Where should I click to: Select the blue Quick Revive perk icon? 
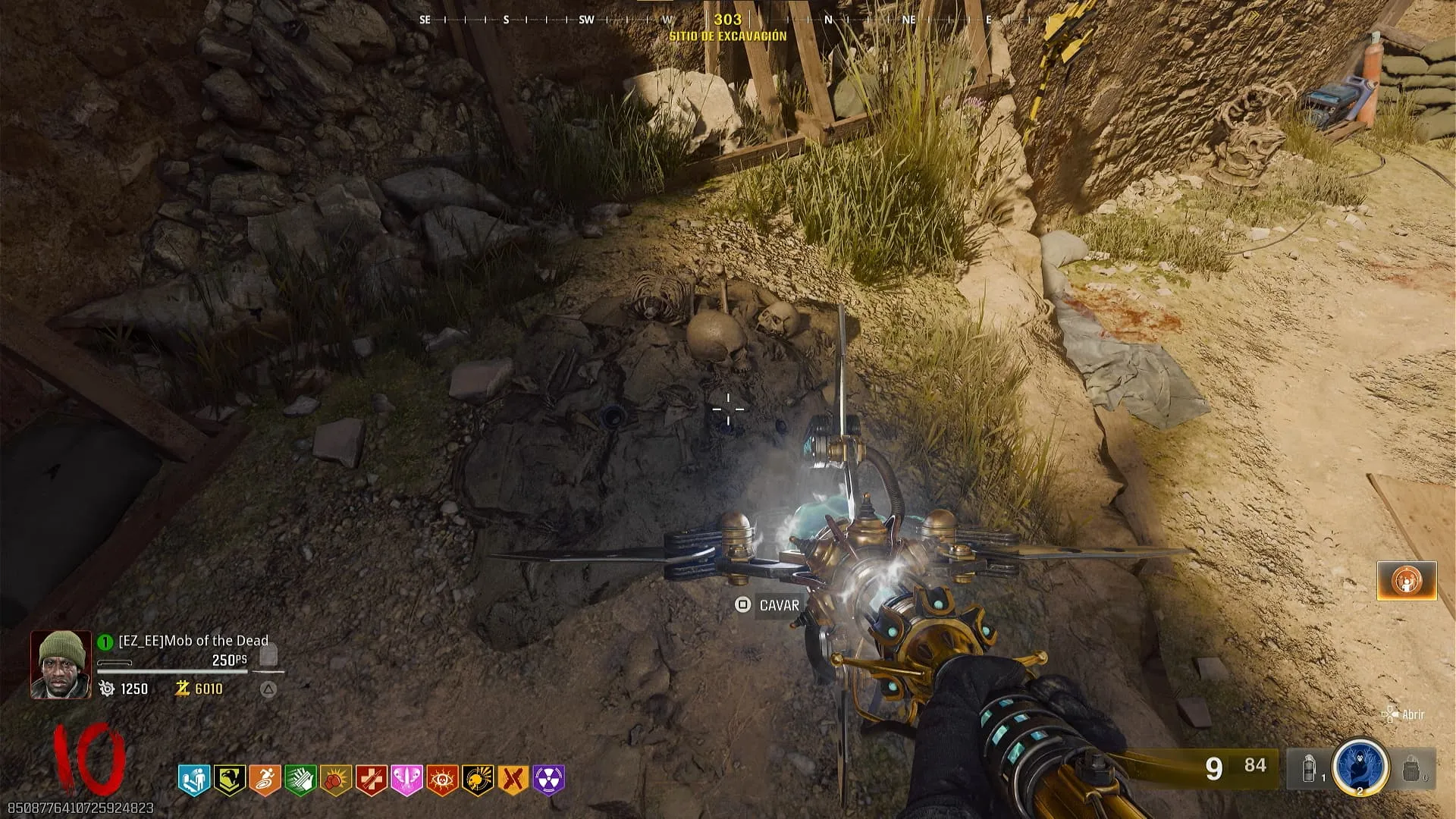(x=193, y=780)
